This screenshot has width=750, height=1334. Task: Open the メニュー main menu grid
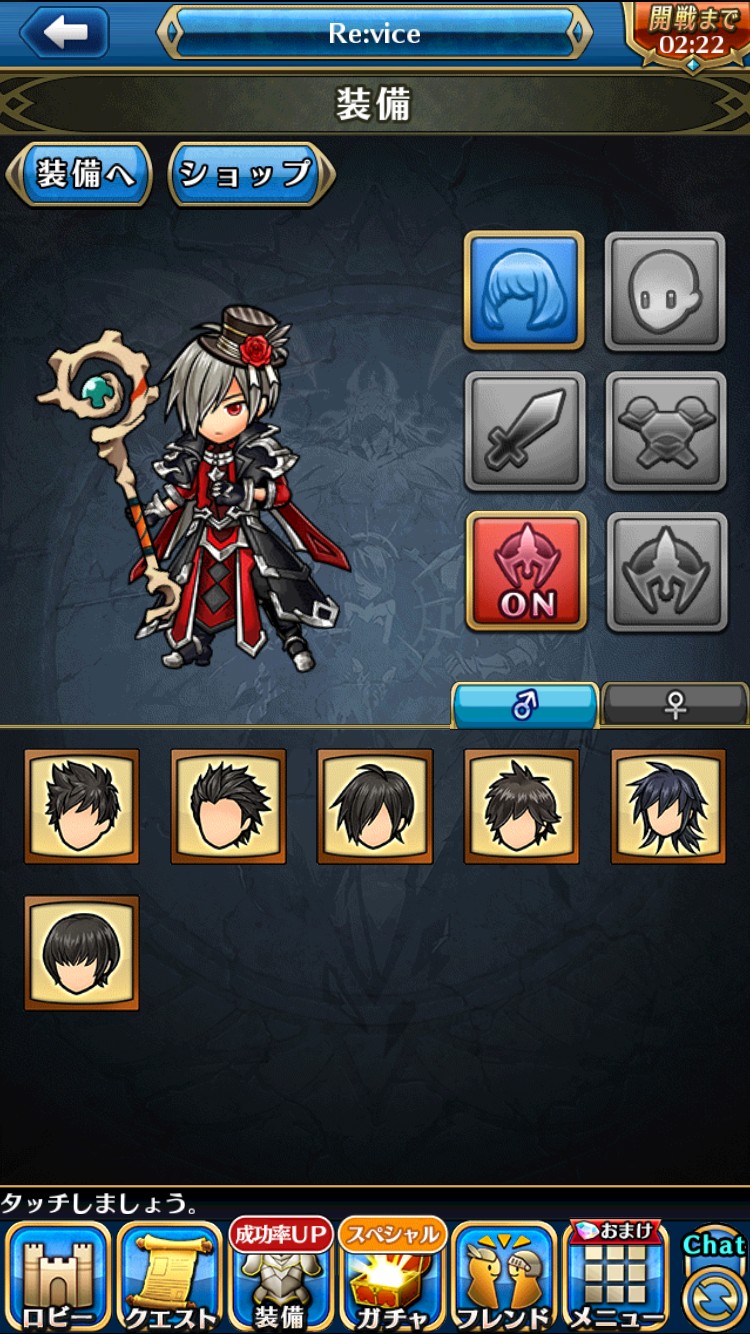tap(616, 1278)
